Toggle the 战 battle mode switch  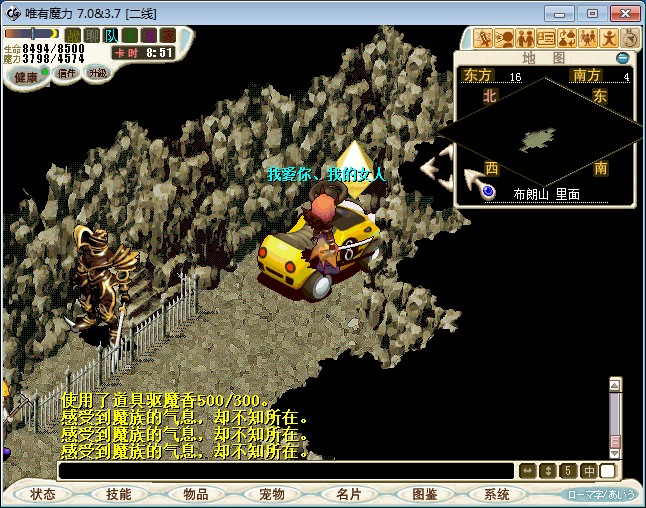(73, 36)
